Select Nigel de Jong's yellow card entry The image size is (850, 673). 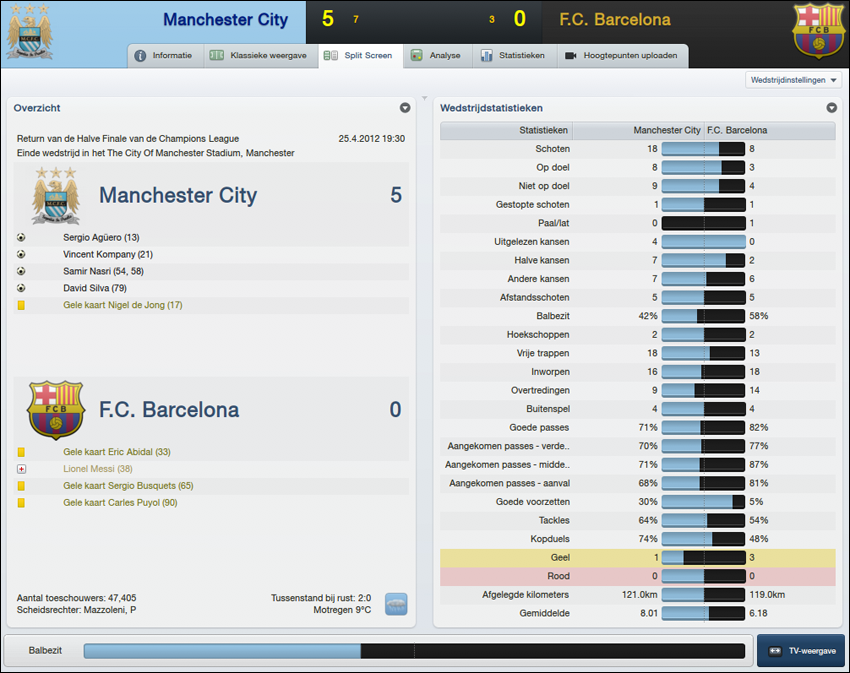coord(123,305)
